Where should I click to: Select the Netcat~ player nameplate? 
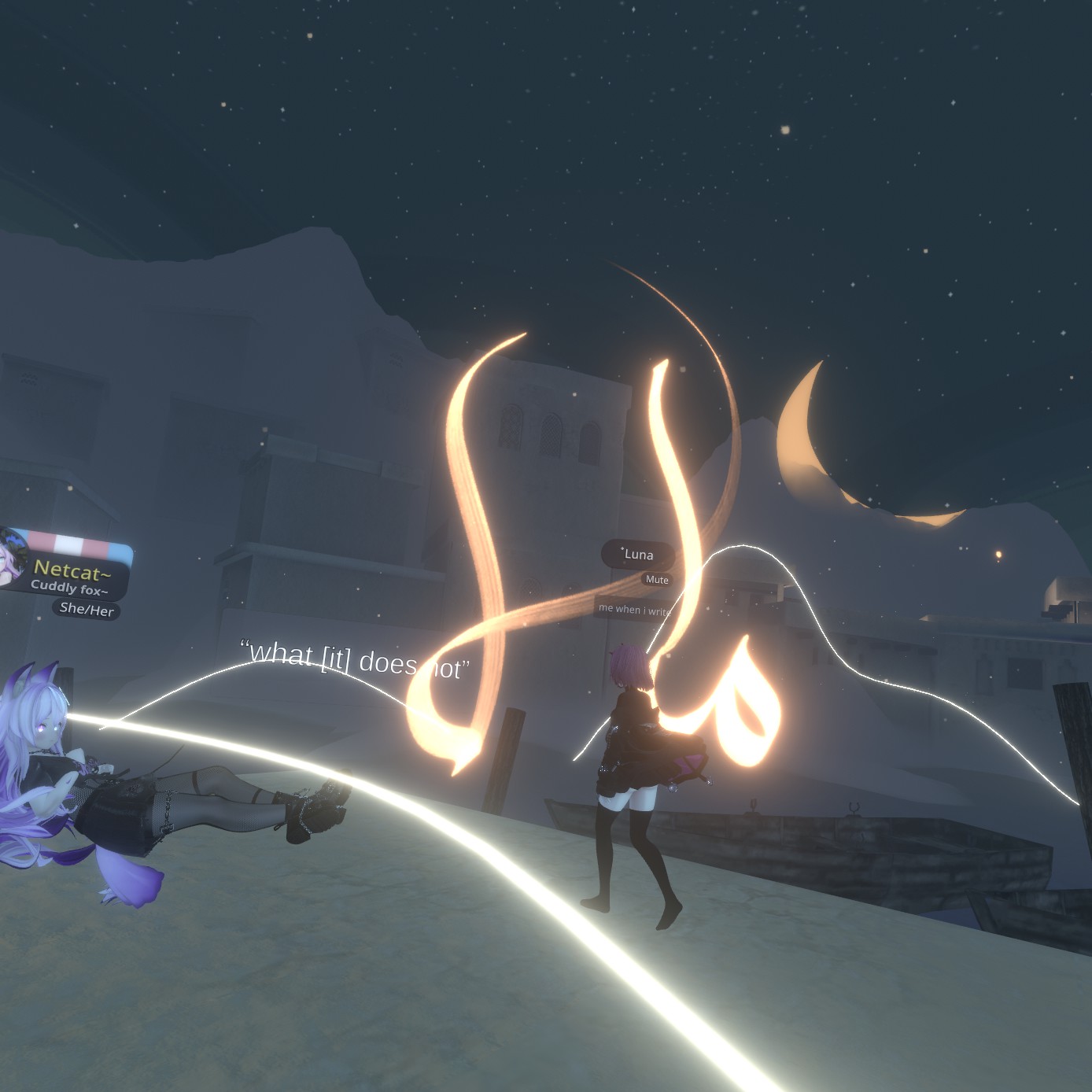pyautogui.click(x=71, y=570)
